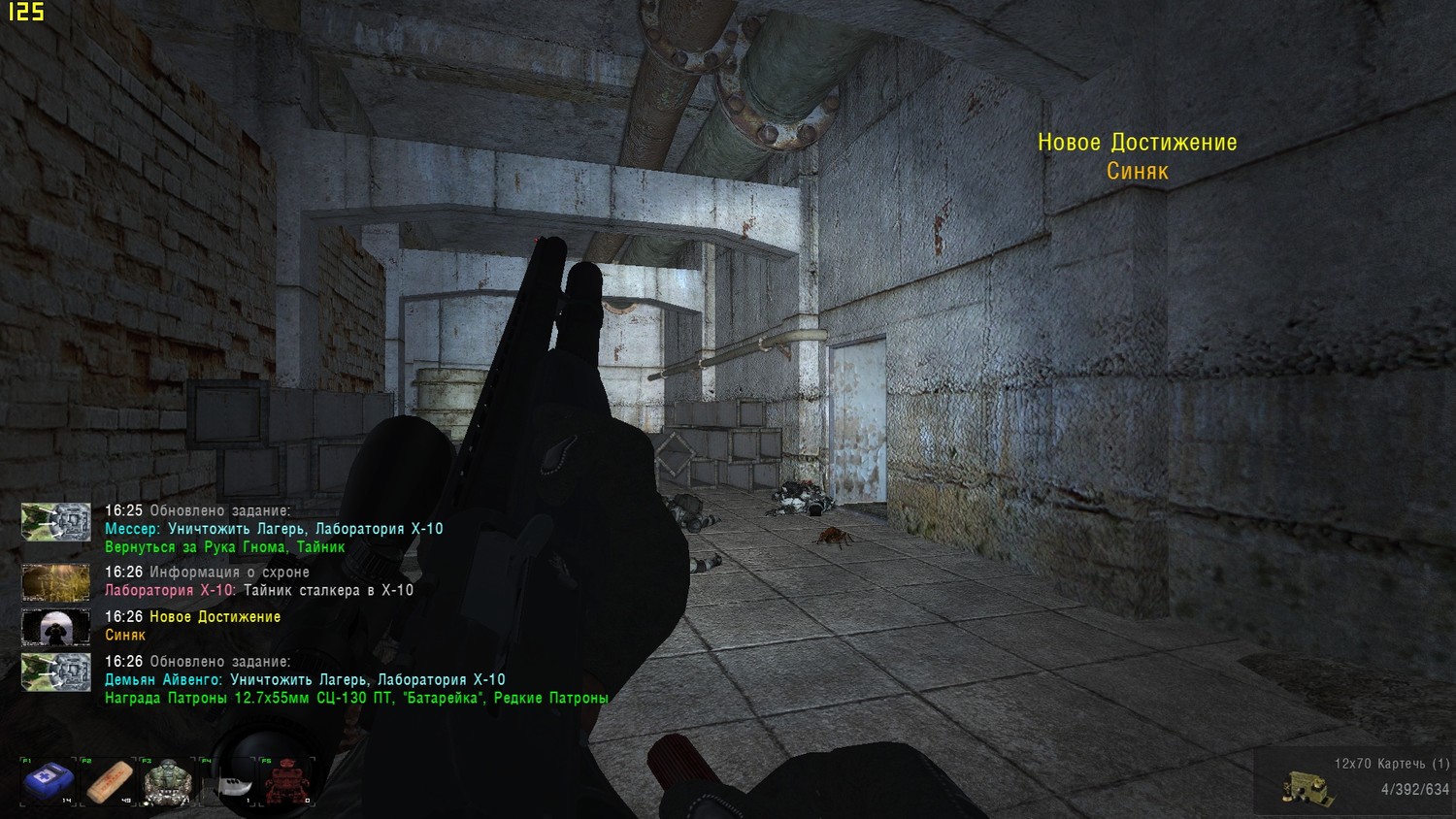1456x819 pixels.
Task: Open the Мессер task update message
Action: [x=273, y=529]
